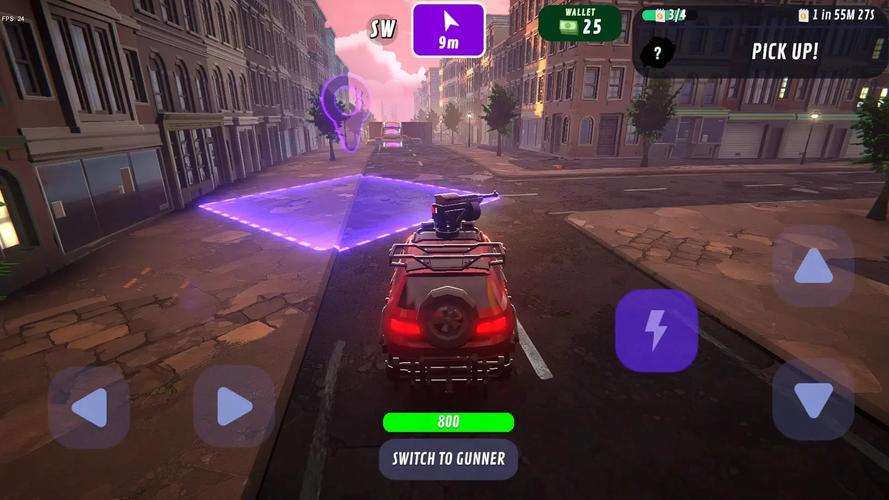This screenshot has width=889, height=500.
Task: Steer left with the left arrow button
Action: 89,407
